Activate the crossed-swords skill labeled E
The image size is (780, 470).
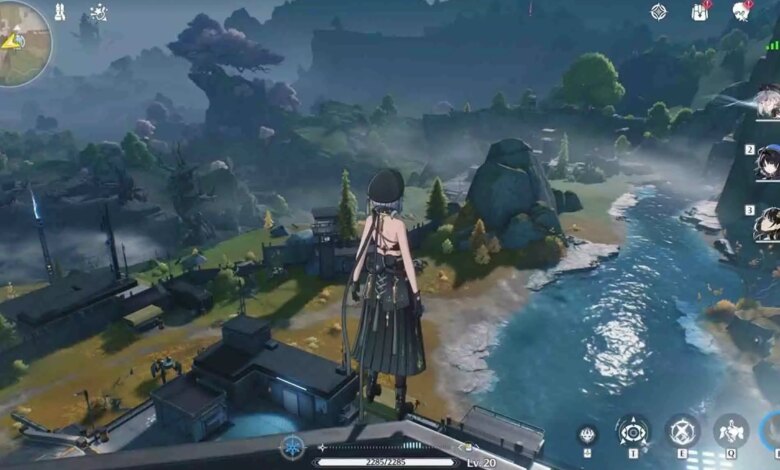click(683, 432)
